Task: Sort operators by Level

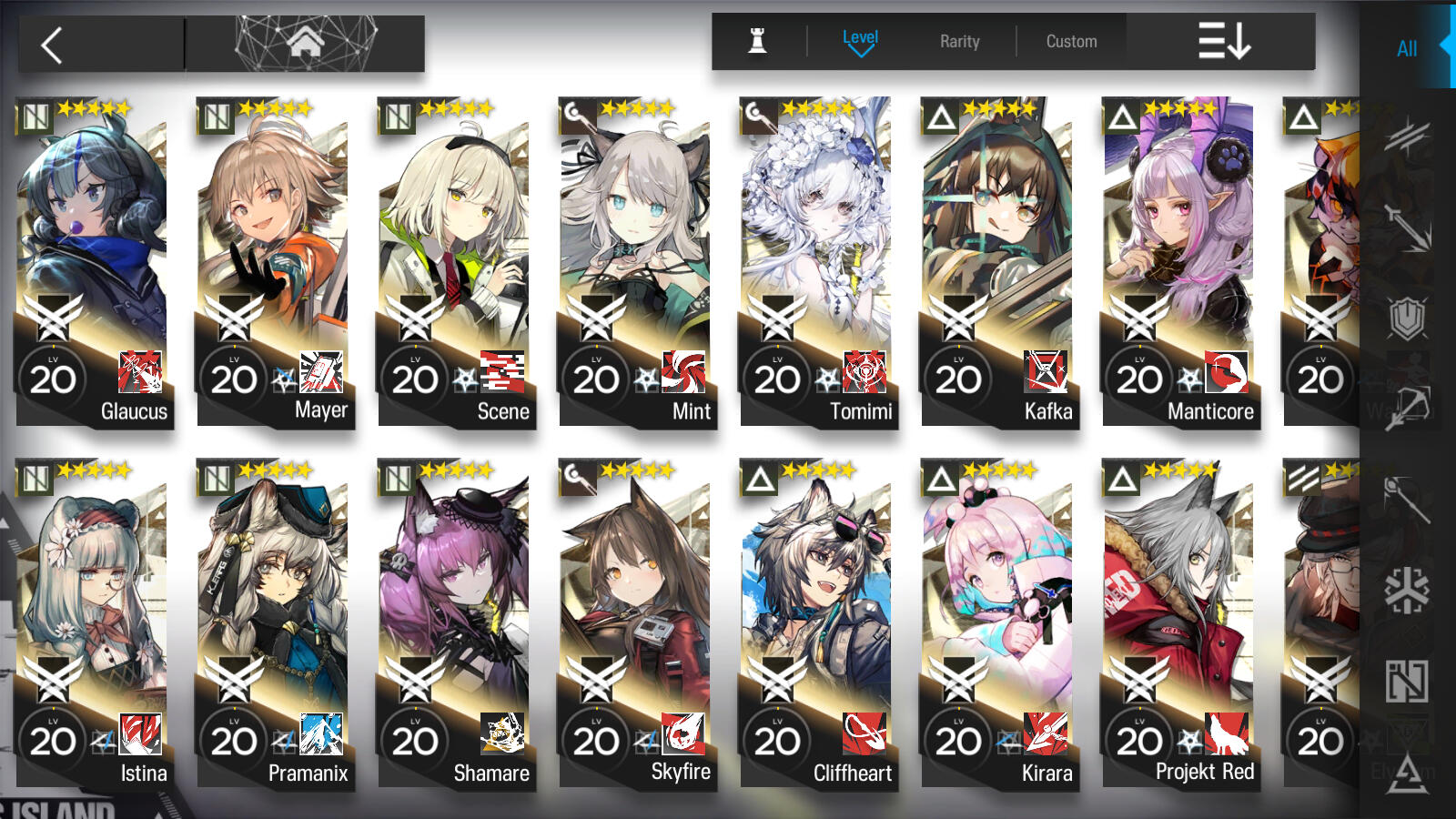Action: click(860, 41)
